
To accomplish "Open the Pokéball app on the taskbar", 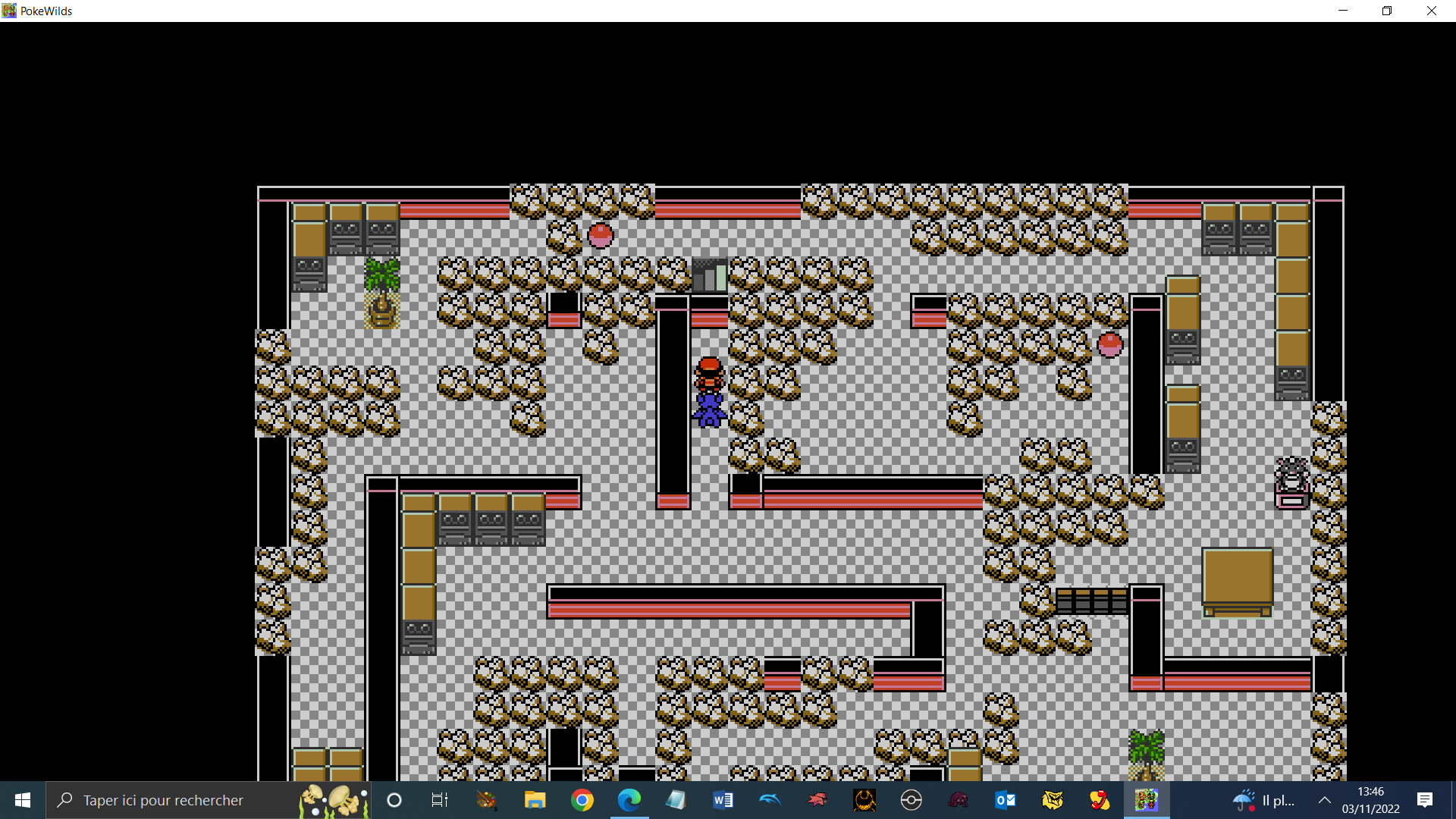I will pyautogui.click(x=912, y=800).
